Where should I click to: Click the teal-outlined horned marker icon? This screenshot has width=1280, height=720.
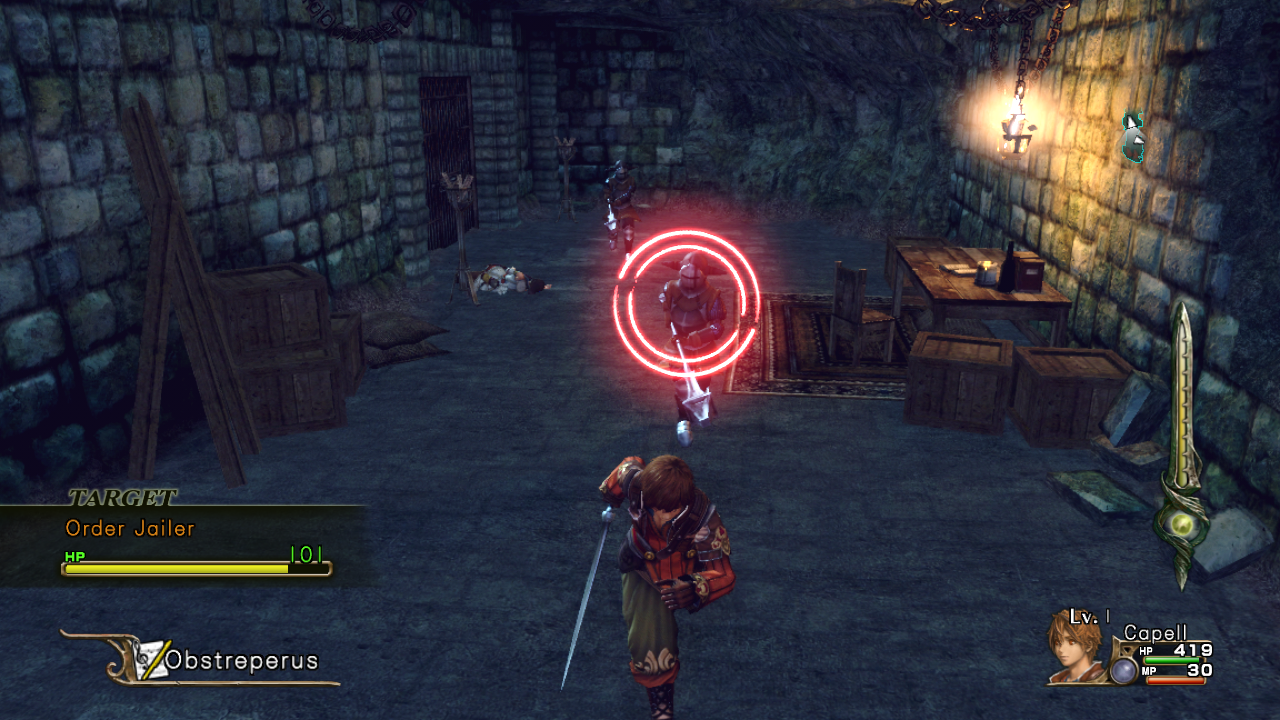pyautogui.click(x=1133, y=137)
